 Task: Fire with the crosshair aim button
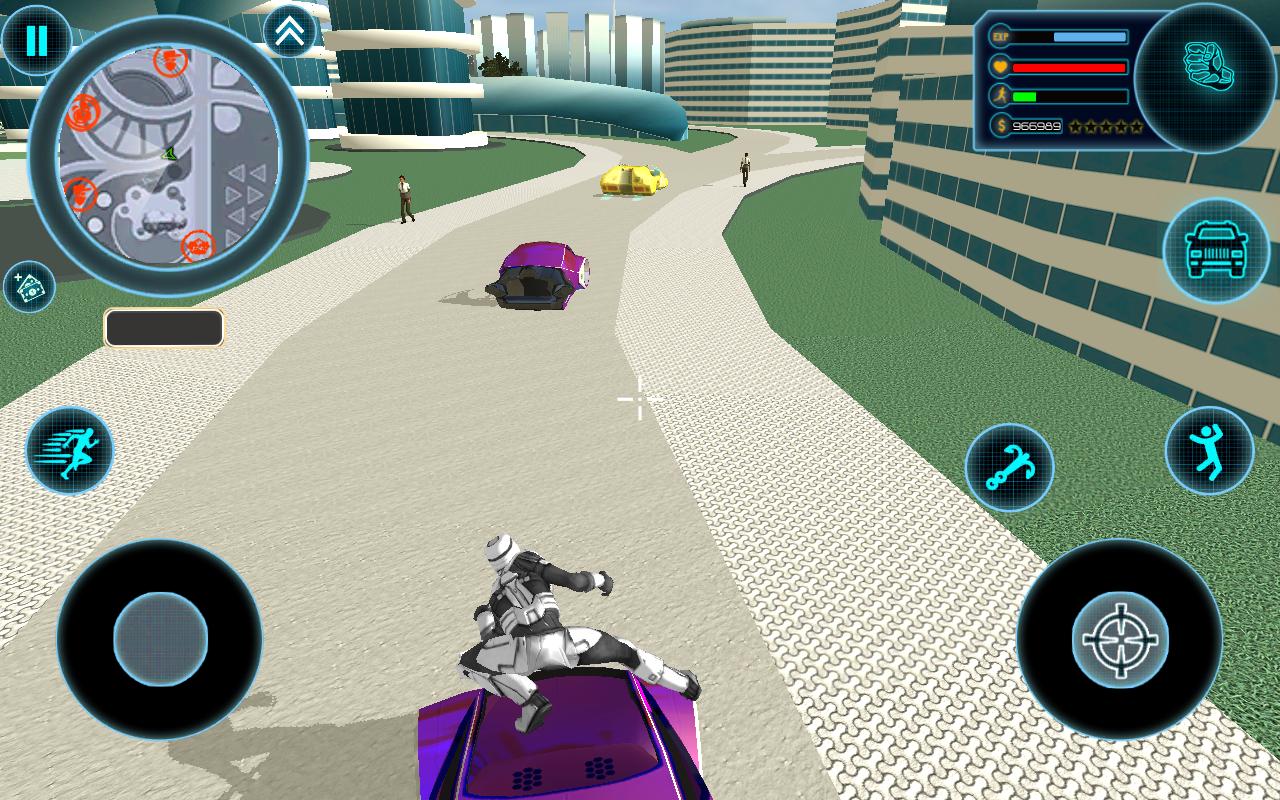click(x=1119, y=639)
